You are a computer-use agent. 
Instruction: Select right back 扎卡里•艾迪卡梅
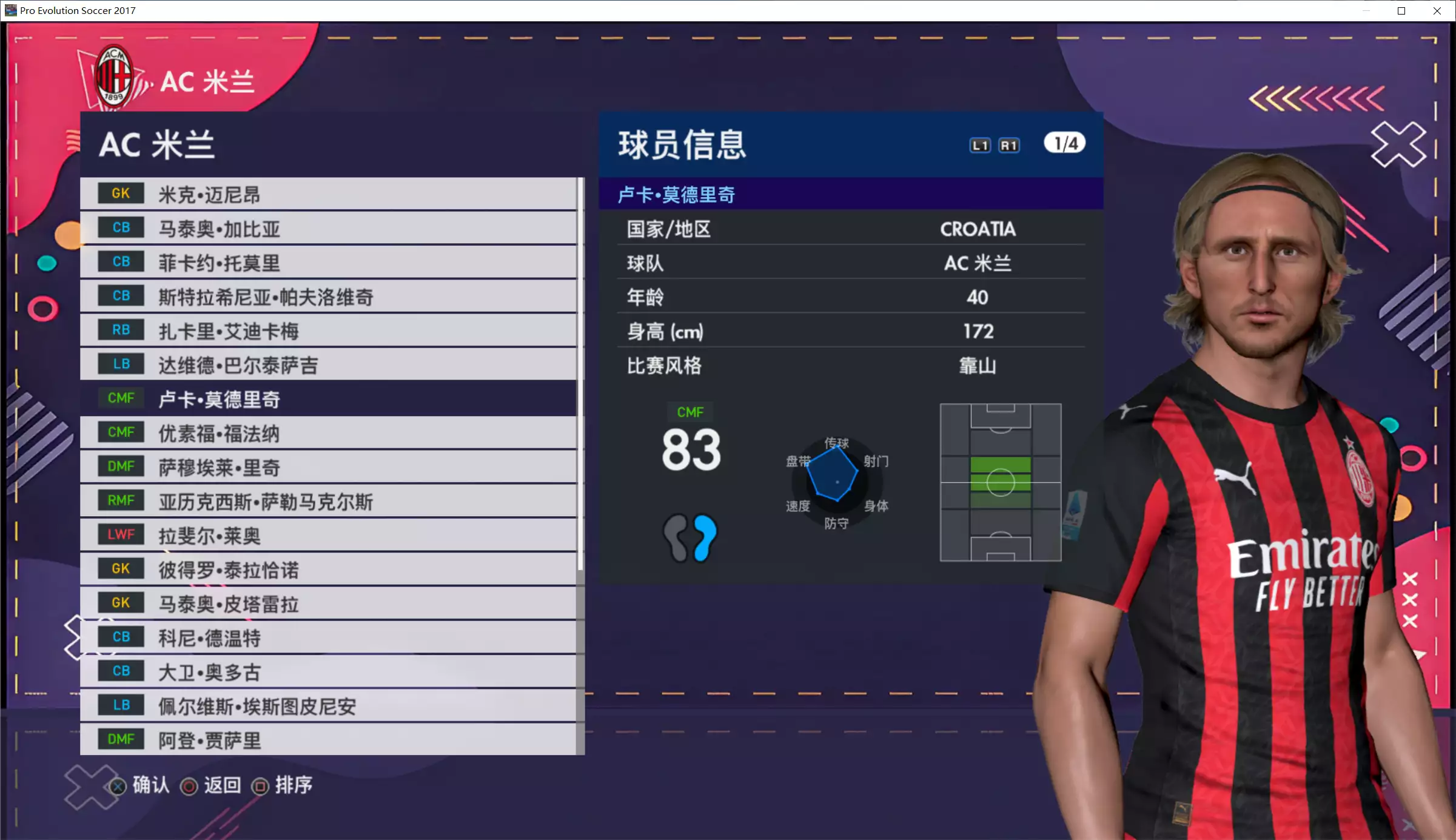327,331
